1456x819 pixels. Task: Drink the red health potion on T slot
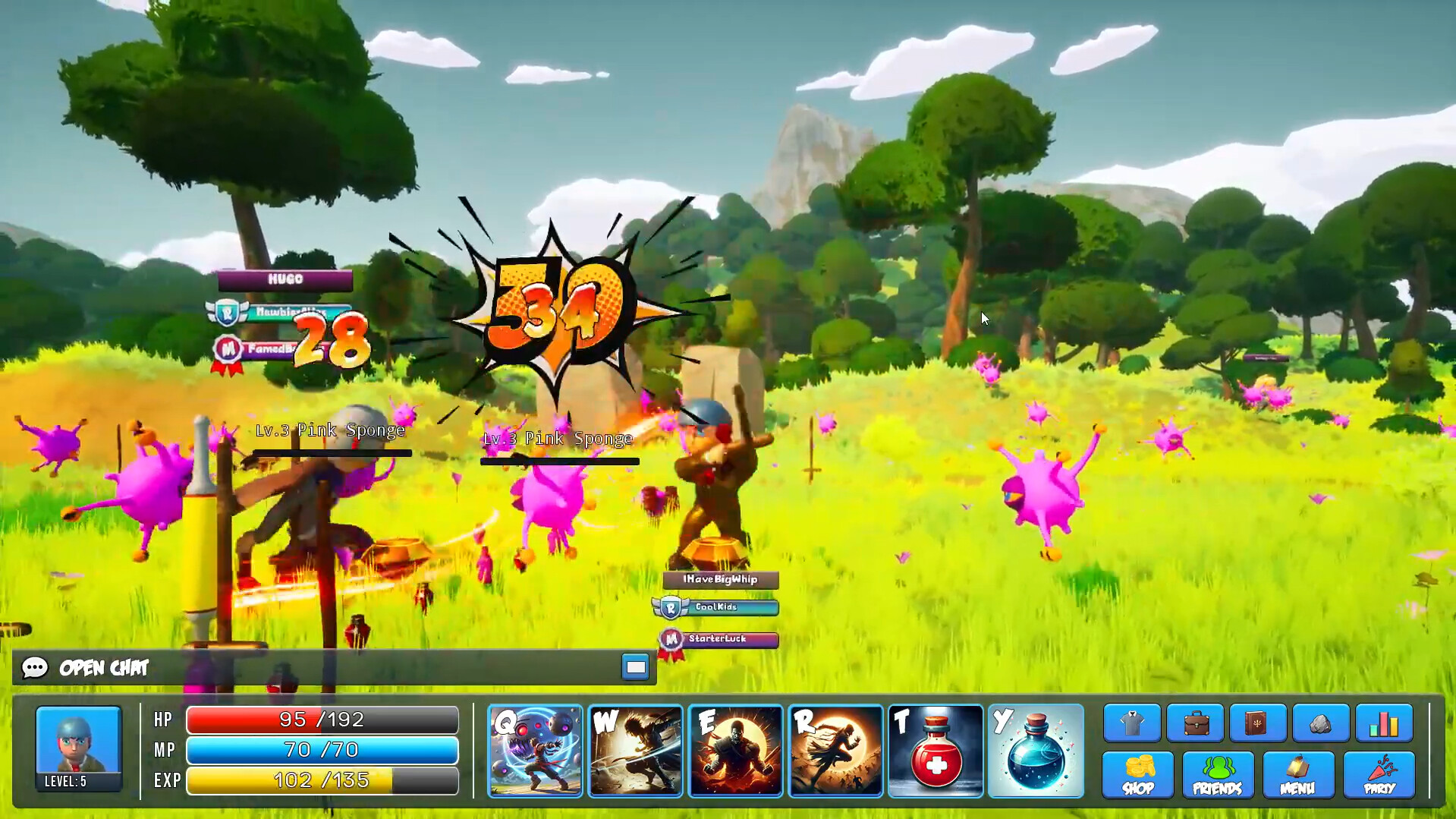point(936,750)
